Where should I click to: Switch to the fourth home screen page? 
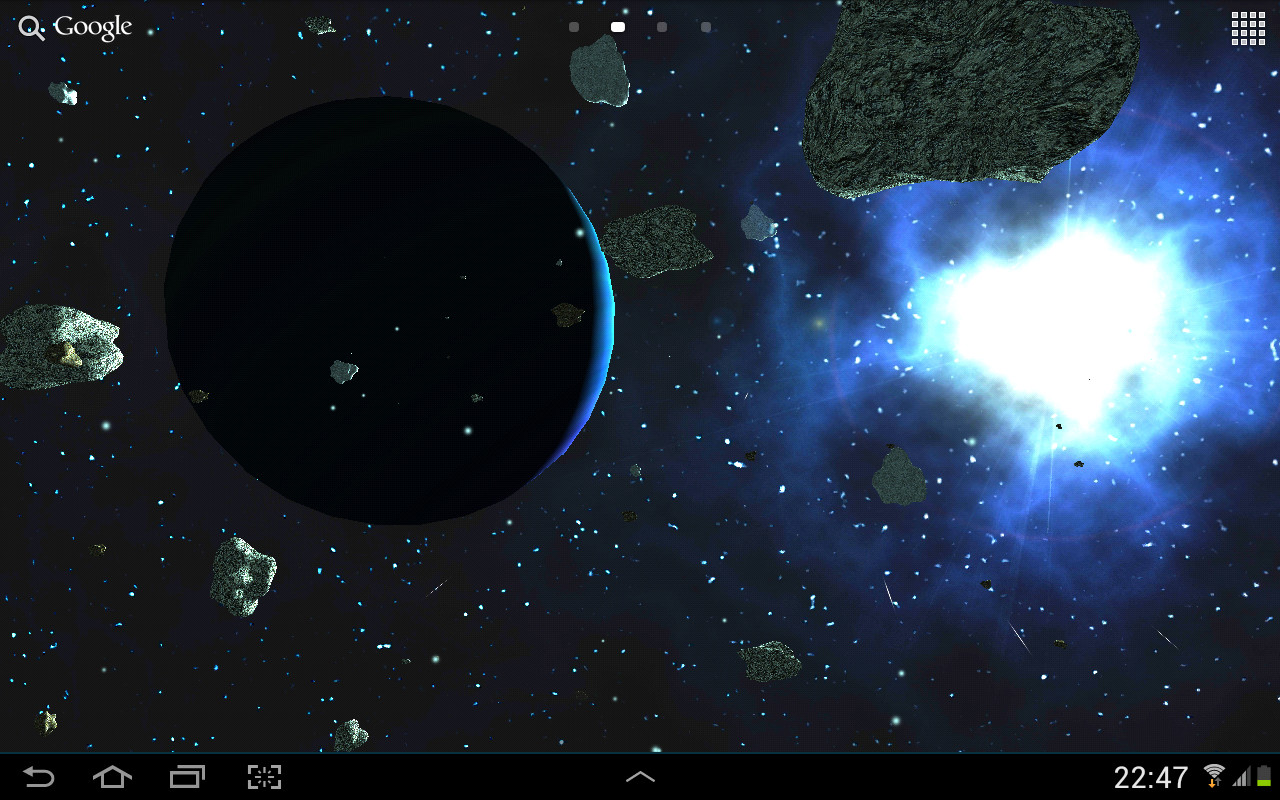click(x=705, y=27)
